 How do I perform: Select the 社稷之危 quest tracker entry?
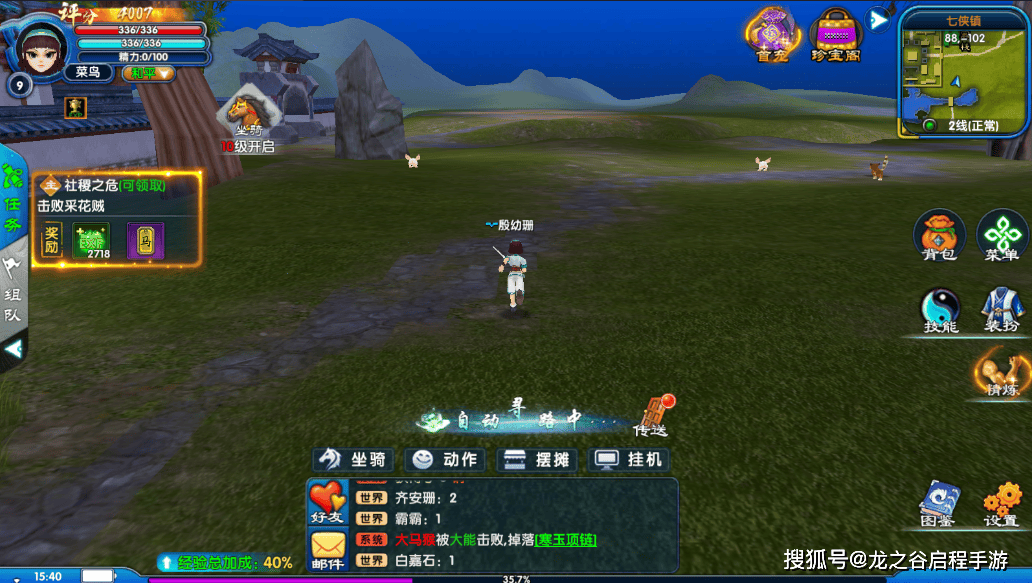pyautogui.click(x=115, y=195)
